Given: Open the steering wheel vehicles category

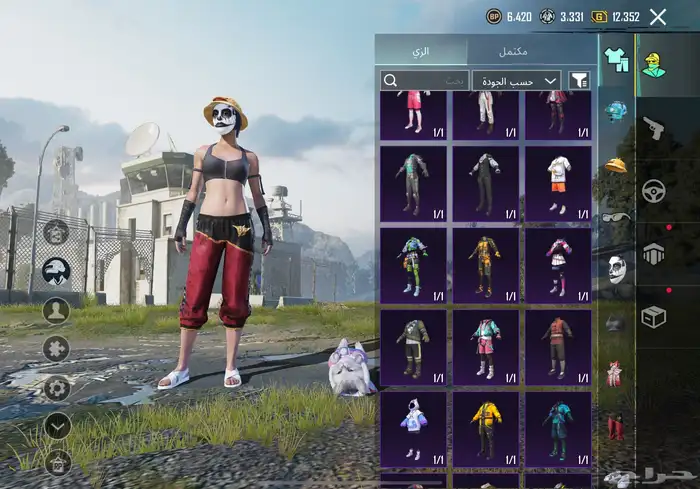Looking at the screenshot, I should [654, 191].
